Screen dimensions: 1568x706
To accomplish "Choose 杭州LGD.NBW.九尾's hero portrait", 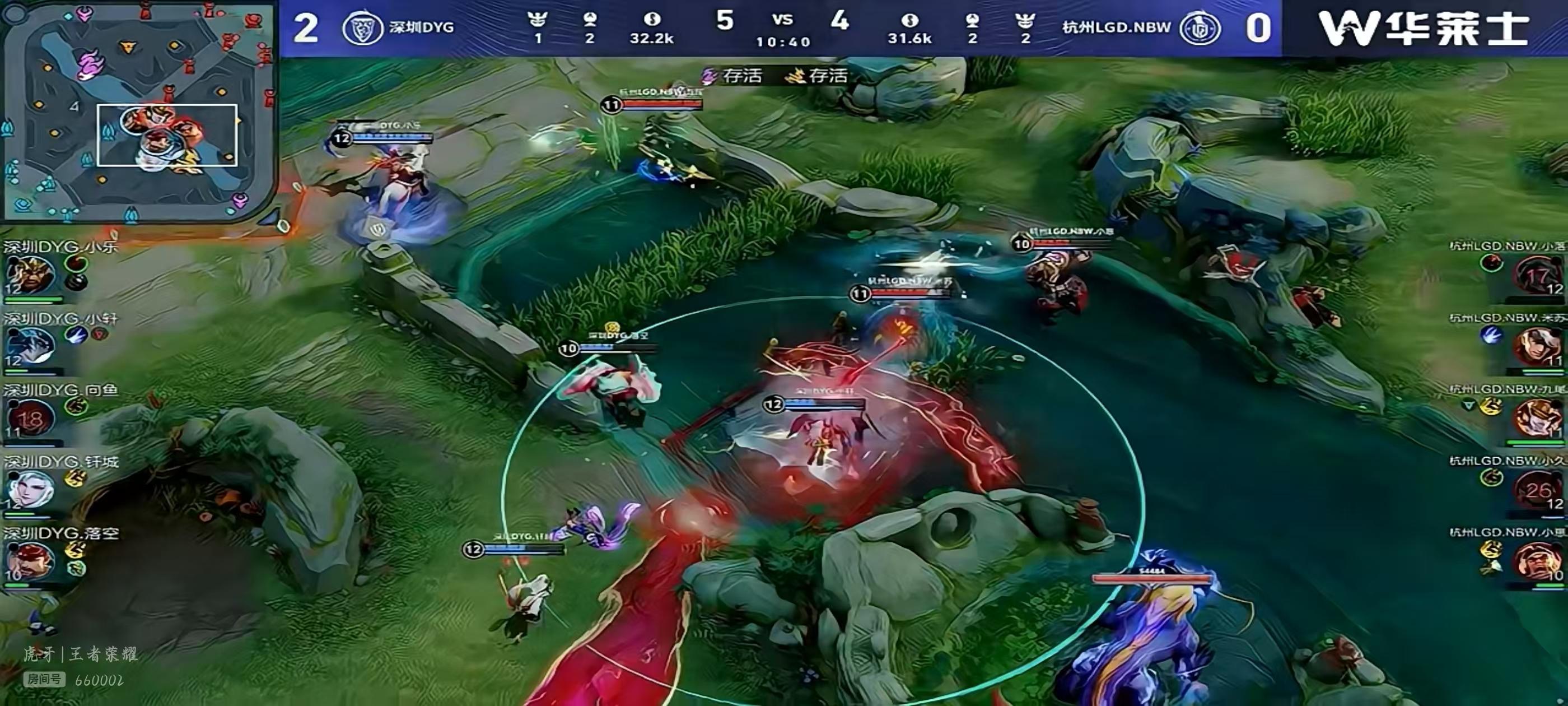I will (1538, 418).
